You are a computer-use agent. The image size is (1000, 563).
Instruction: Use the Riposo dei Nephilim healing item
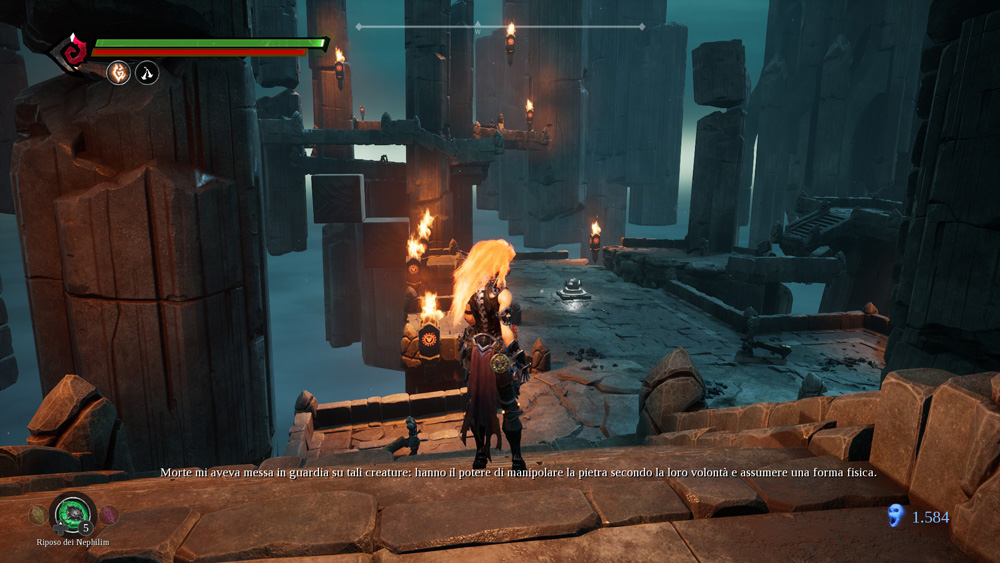click(72, 514)
